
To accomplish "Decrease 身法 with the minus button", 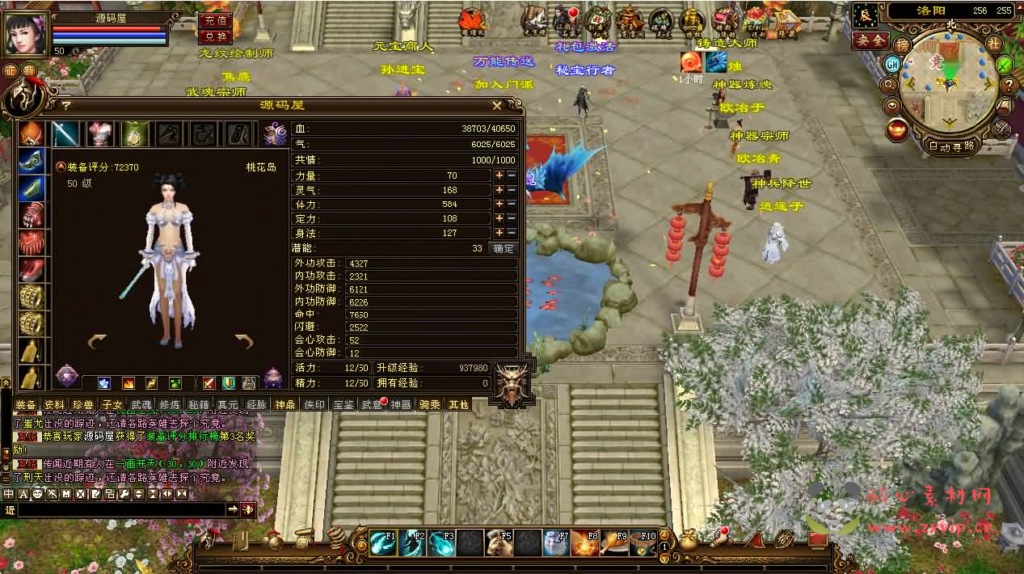I will (512, 233).
